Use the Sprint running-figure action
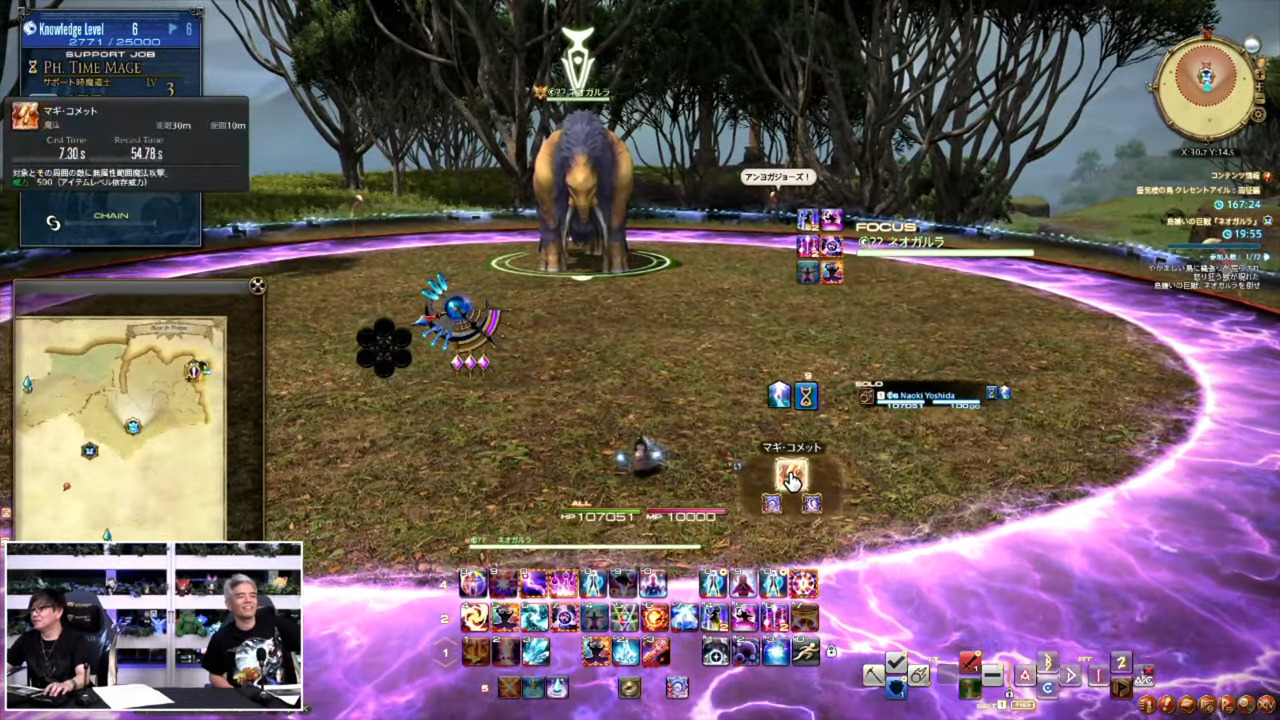1280x720 pixels. tap(804, 651)
